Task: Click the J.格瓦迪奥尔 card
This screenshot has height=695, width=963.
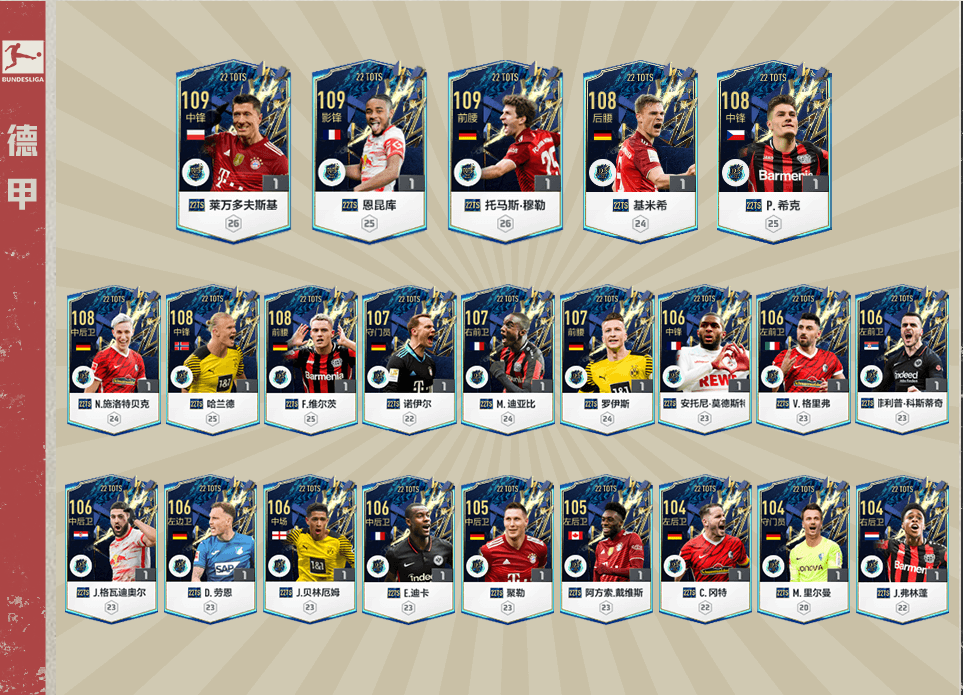Action: [x=113, y=545]
